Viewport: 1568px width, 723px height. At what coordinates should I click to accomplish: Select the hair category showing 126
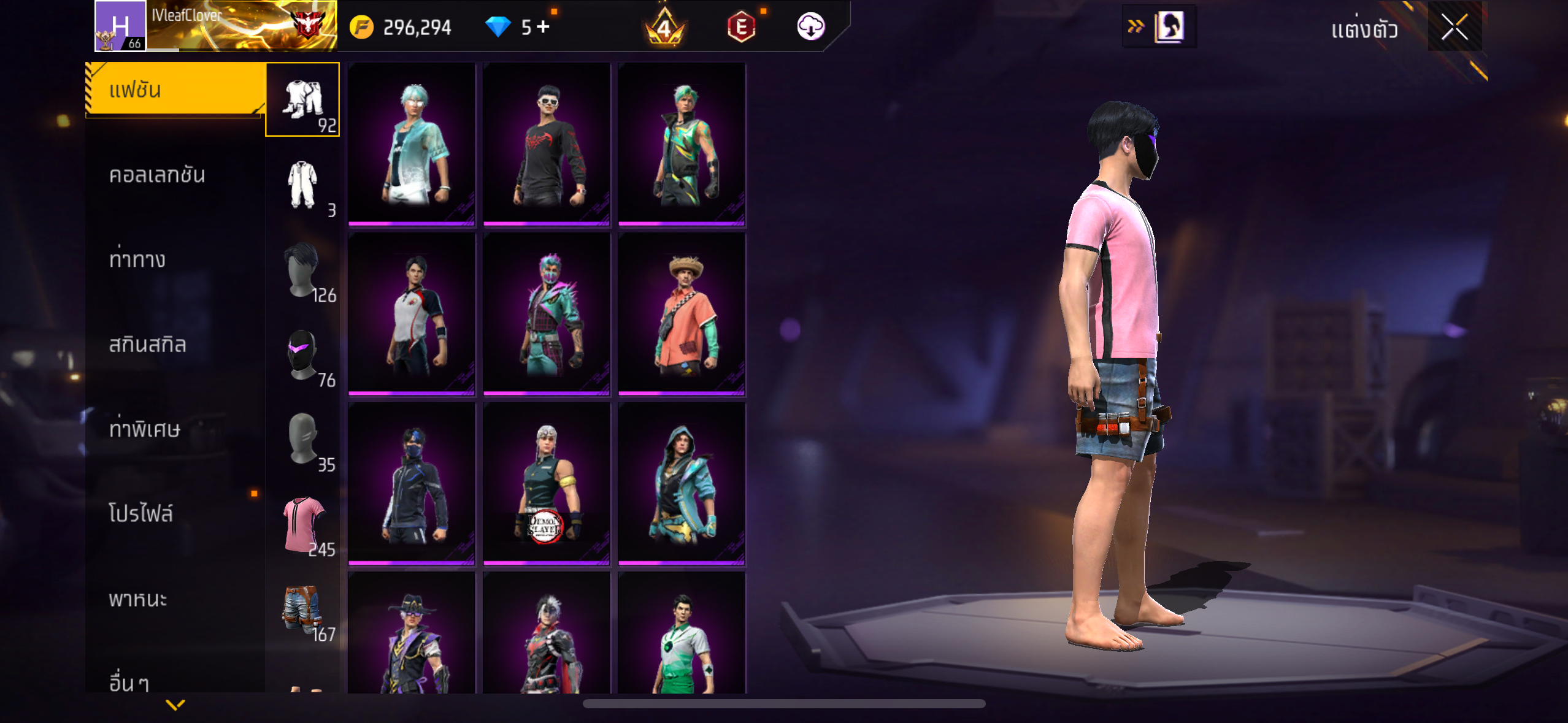(302, 270)
